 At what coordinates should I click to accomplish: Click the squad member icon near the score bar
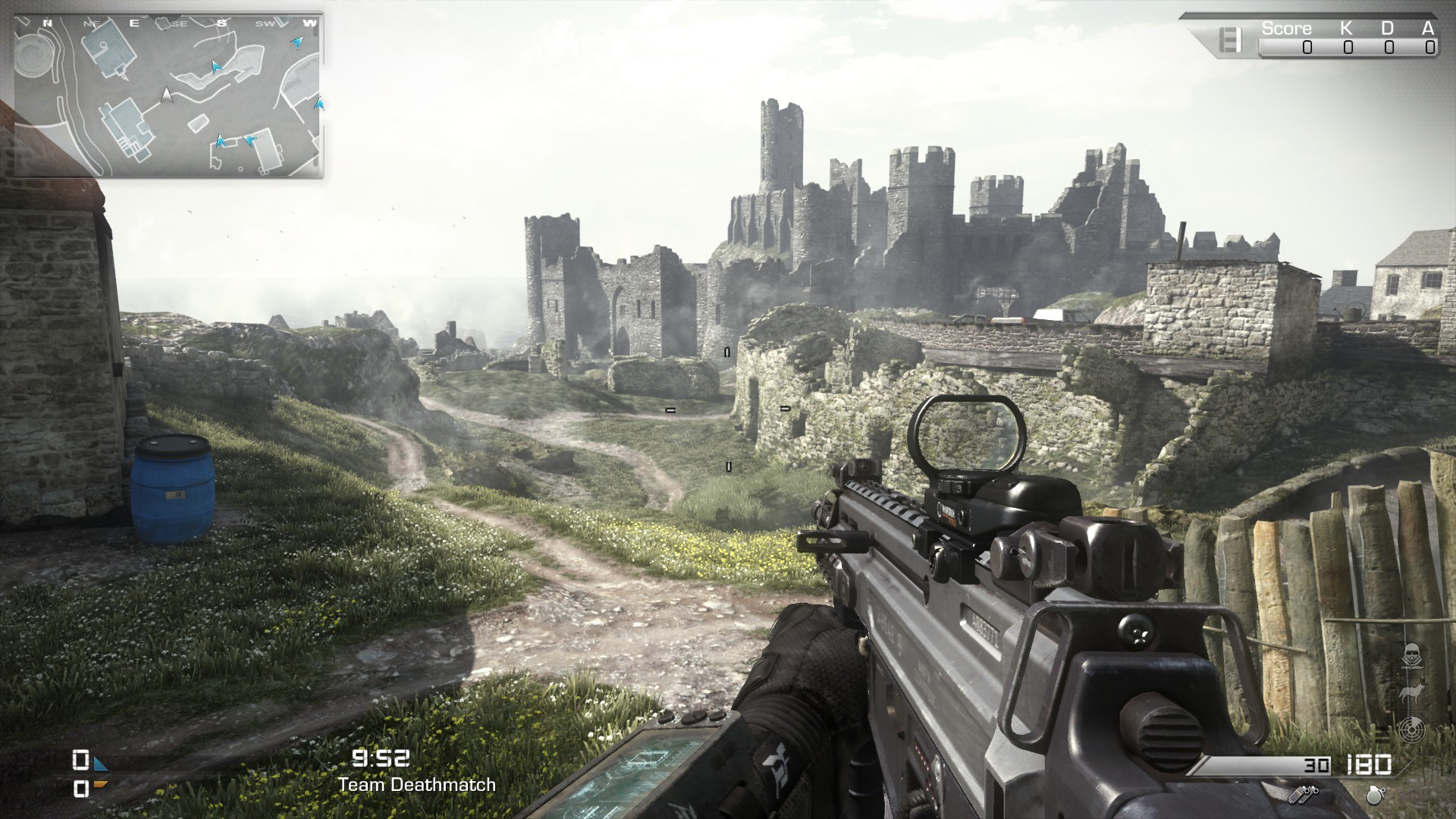[1230, 39]
